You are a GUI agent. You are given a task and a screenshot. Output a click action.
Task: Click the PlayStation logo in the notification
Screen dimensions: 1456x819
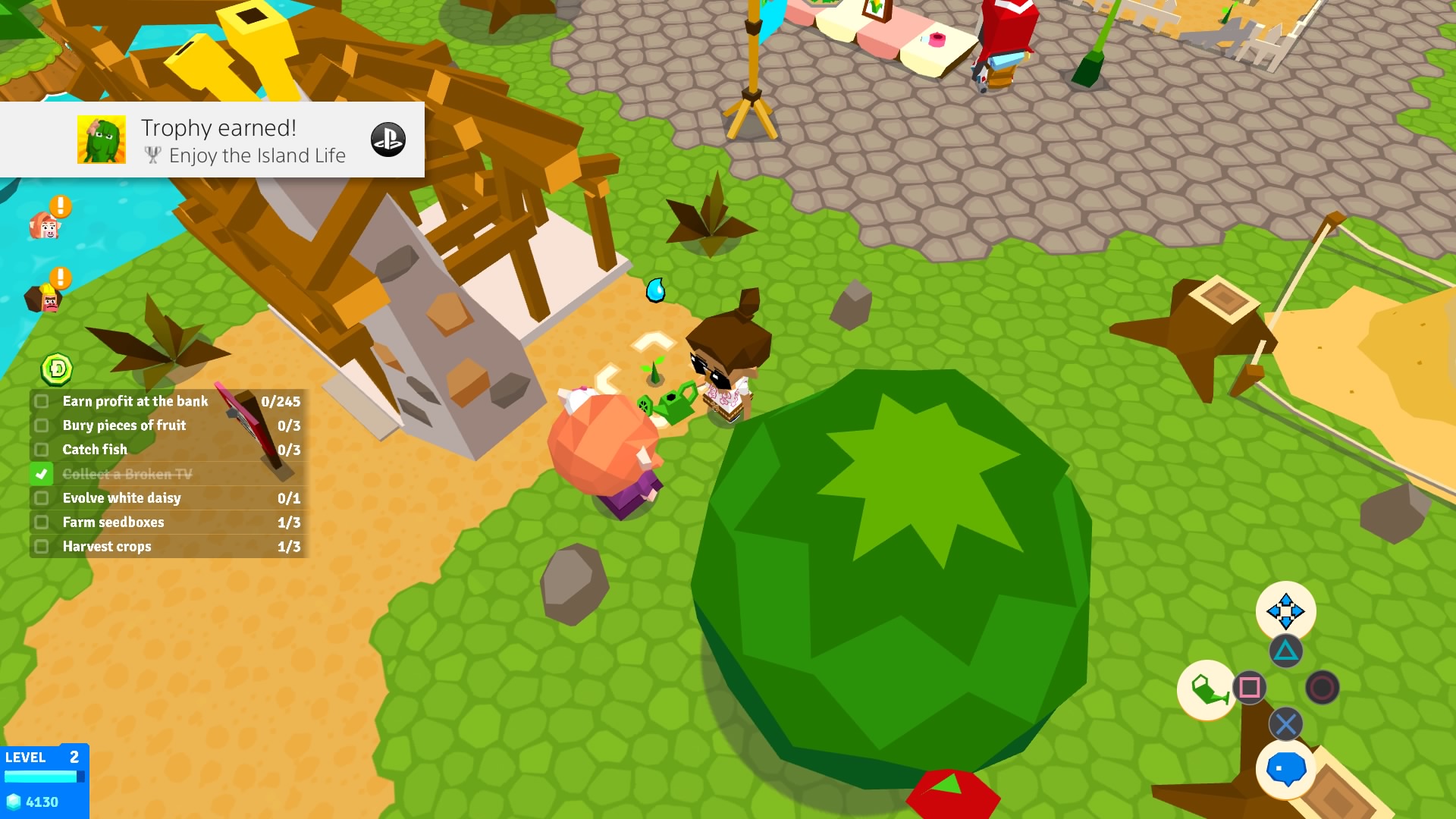pyautogui.click(x=388, y=140)
